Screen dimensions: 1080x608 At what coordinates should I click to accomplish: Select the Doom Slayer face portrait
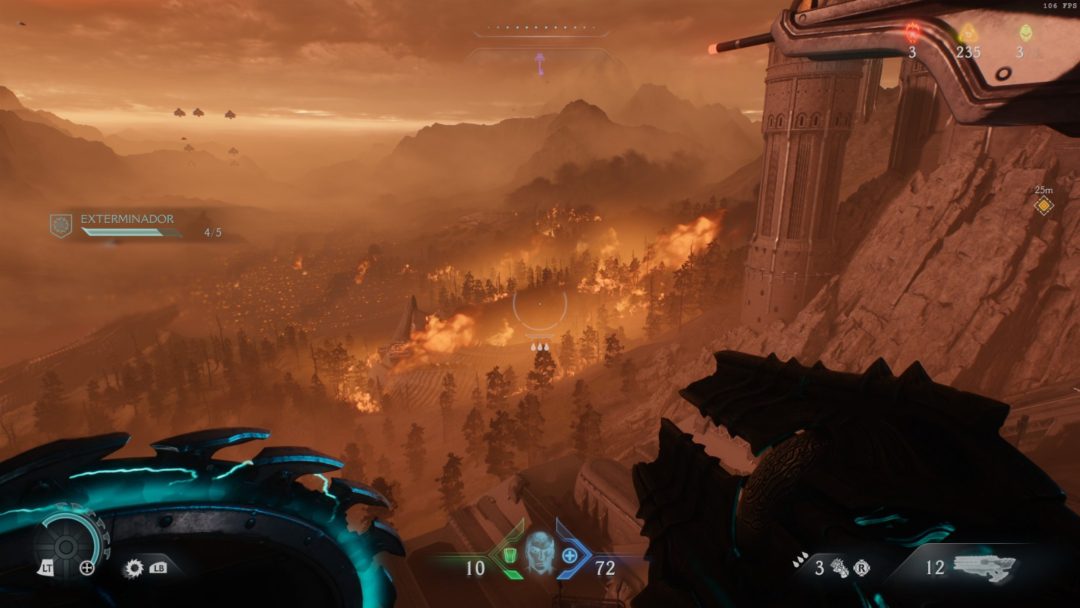540,553
